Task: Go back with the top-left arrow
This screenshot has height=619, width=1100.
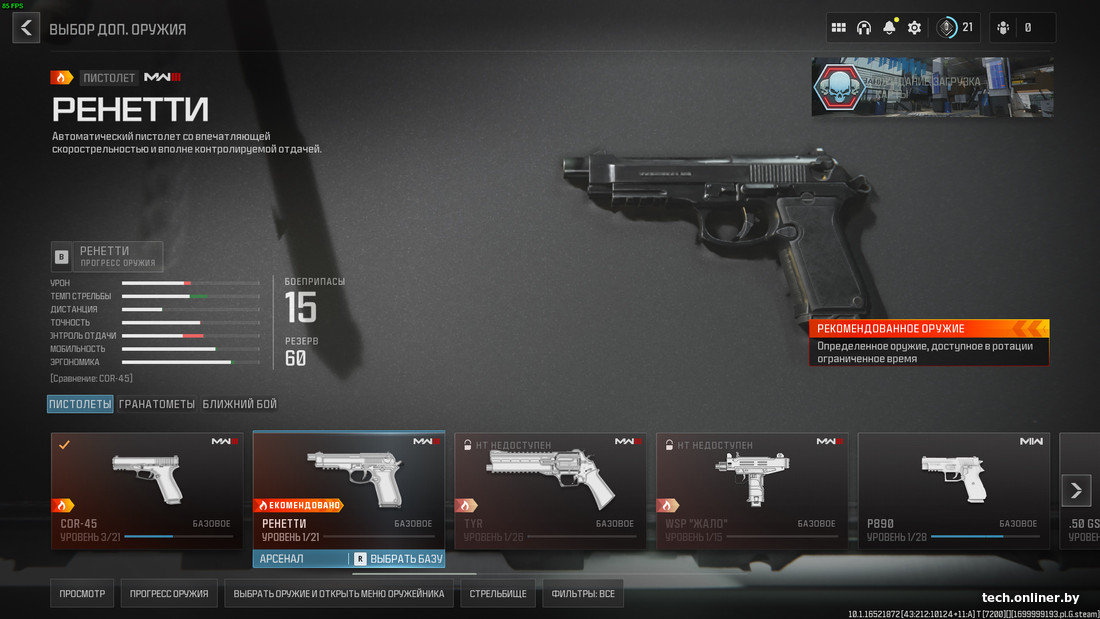Action: (x=26, y=28)
